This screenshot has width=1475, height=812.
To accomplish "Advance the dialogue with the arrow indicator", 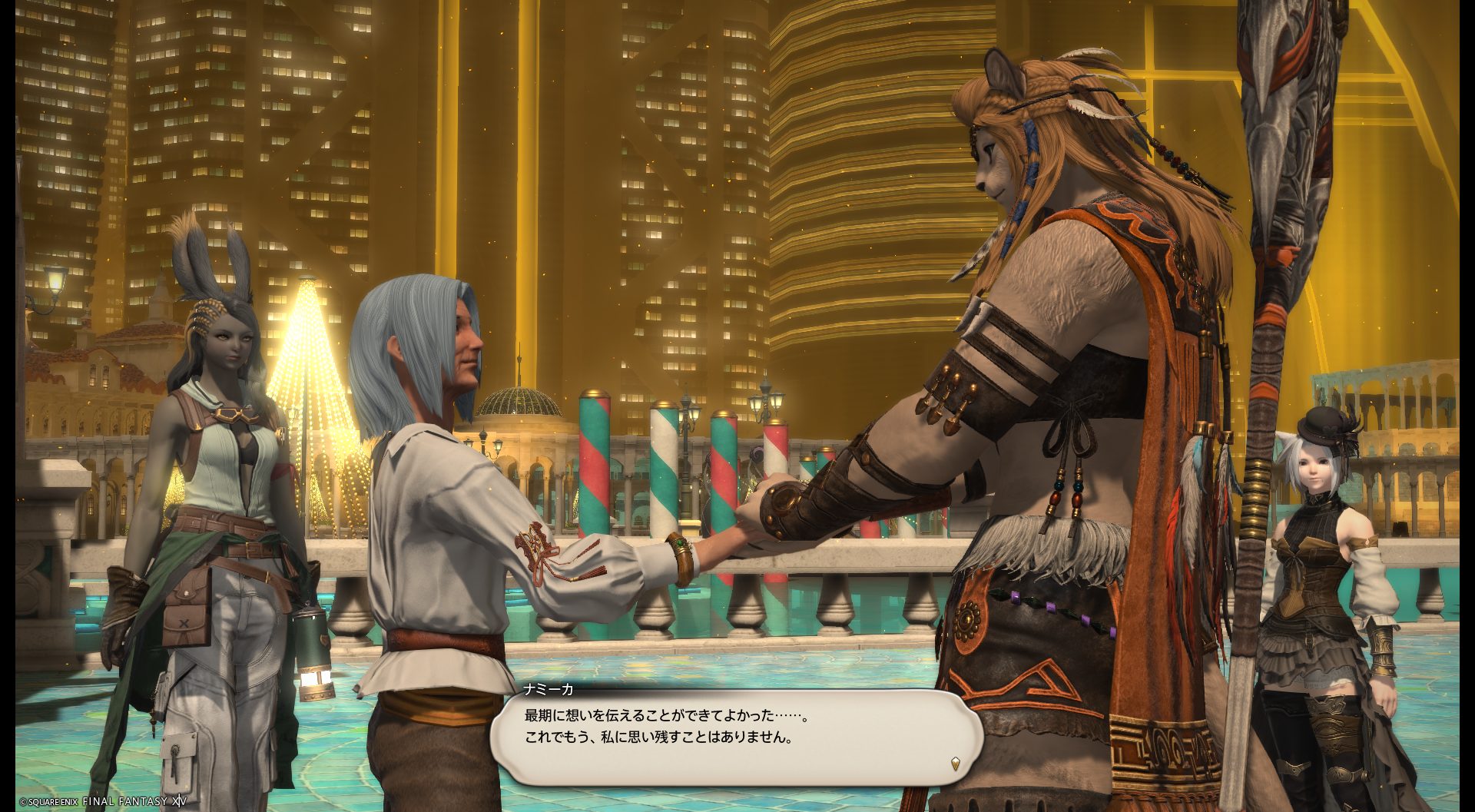I will pos(955,764).
